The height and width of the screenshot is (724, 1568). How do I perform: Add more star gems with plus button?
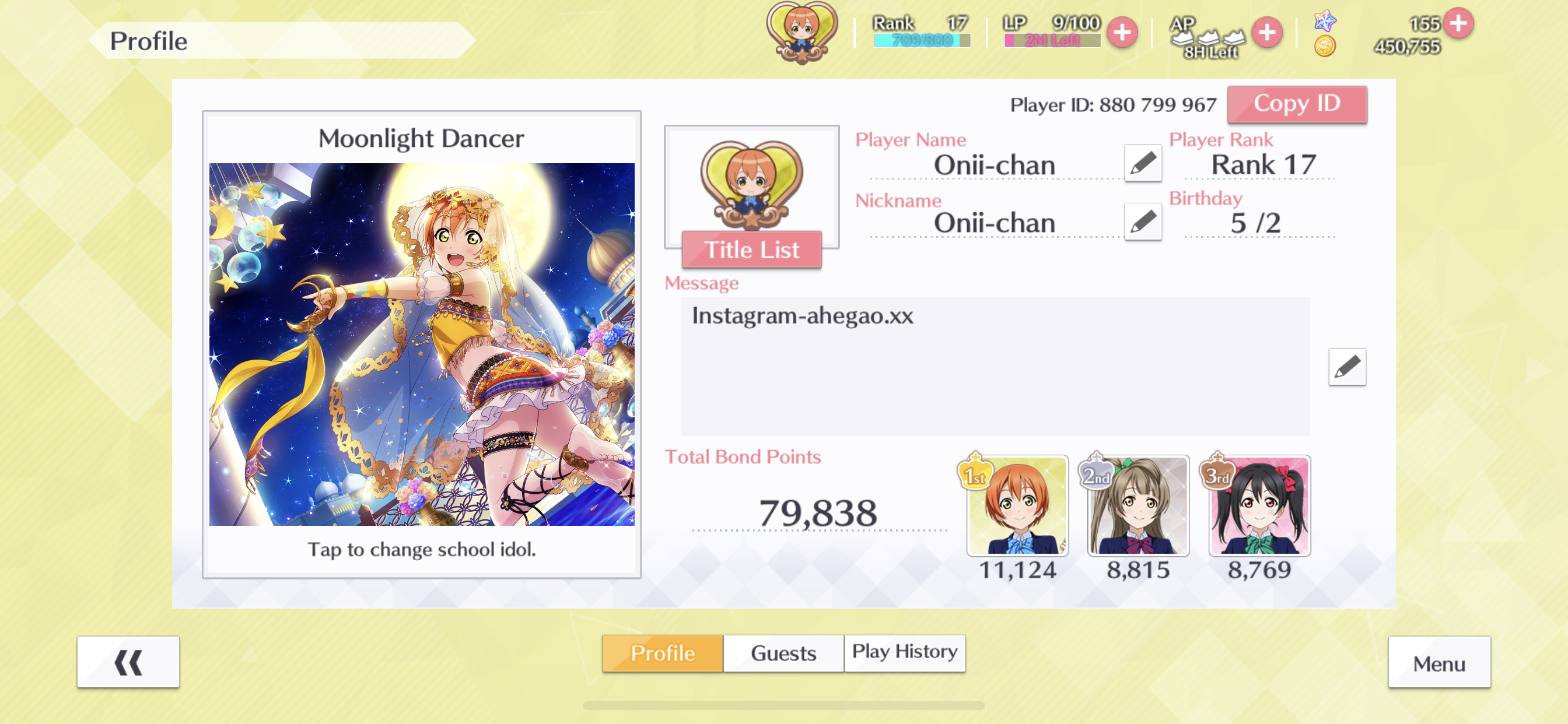point(1457,23)
